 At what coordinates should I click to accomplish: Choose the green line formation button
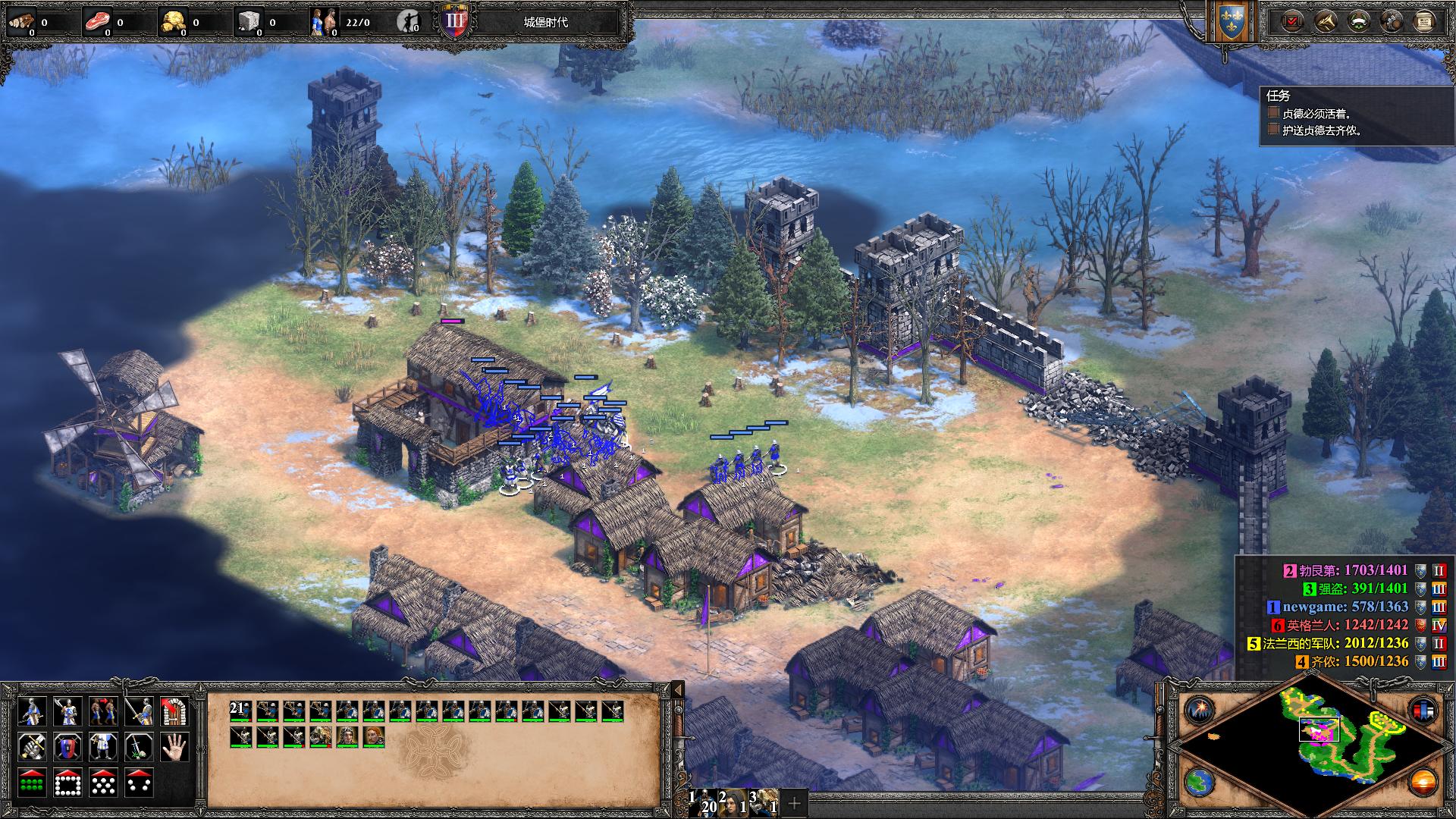pyautogui.click(x=31, y=783)
